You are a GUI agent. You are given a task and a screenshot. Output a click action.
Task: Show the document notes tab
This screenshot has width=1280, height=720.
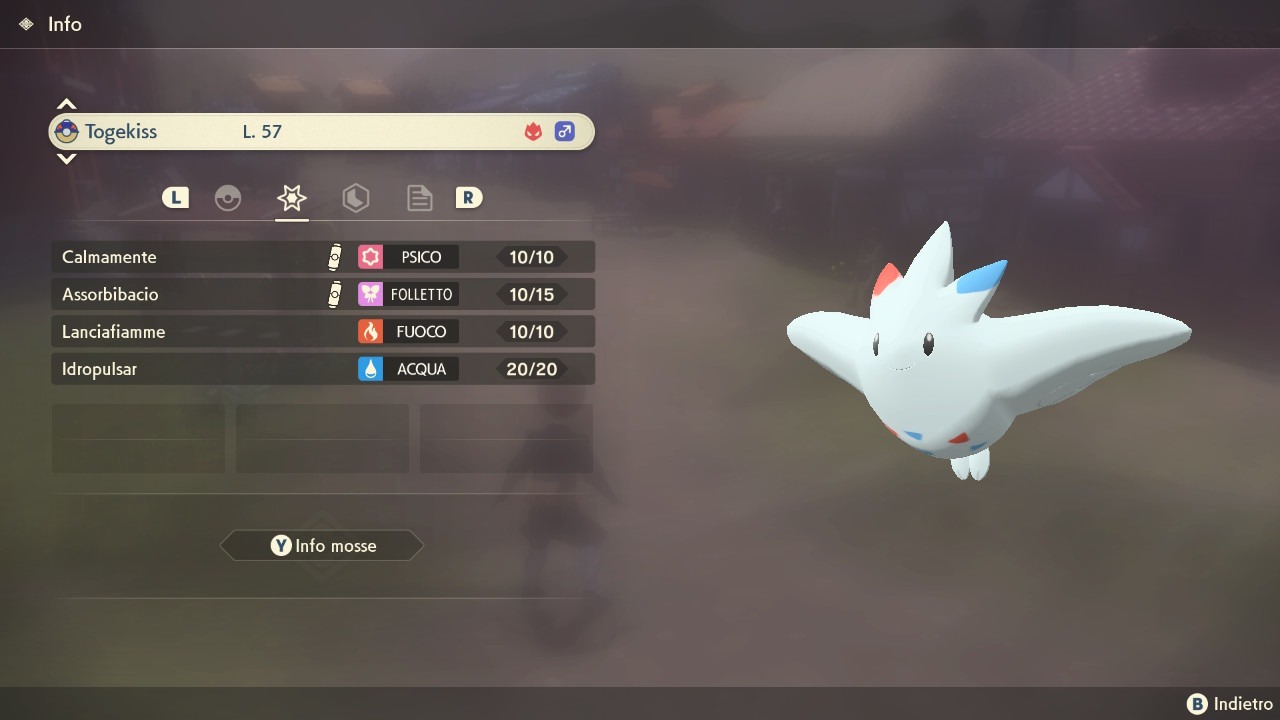[x=419, y=198]
